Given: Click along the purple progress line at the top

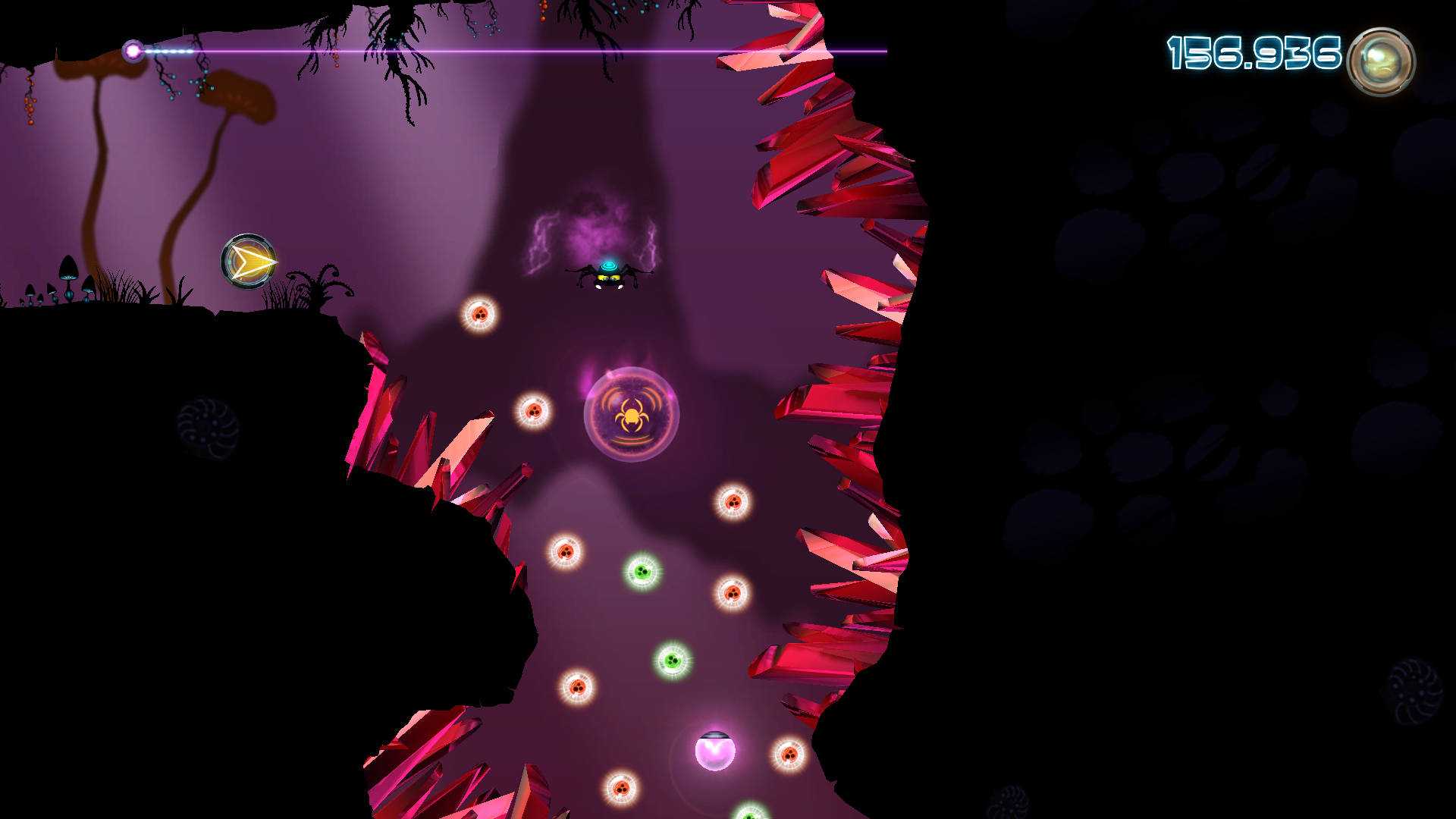Looking at the screenshot, I should tap(531, 50).
